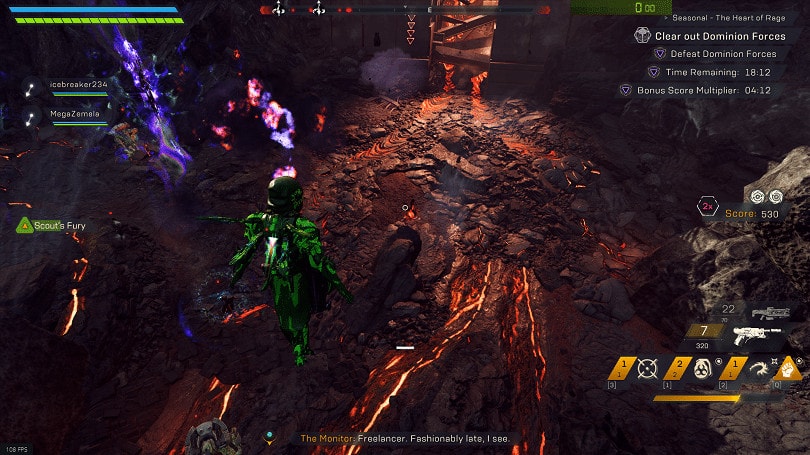Select squad member MegaZemela

(72, 115)
